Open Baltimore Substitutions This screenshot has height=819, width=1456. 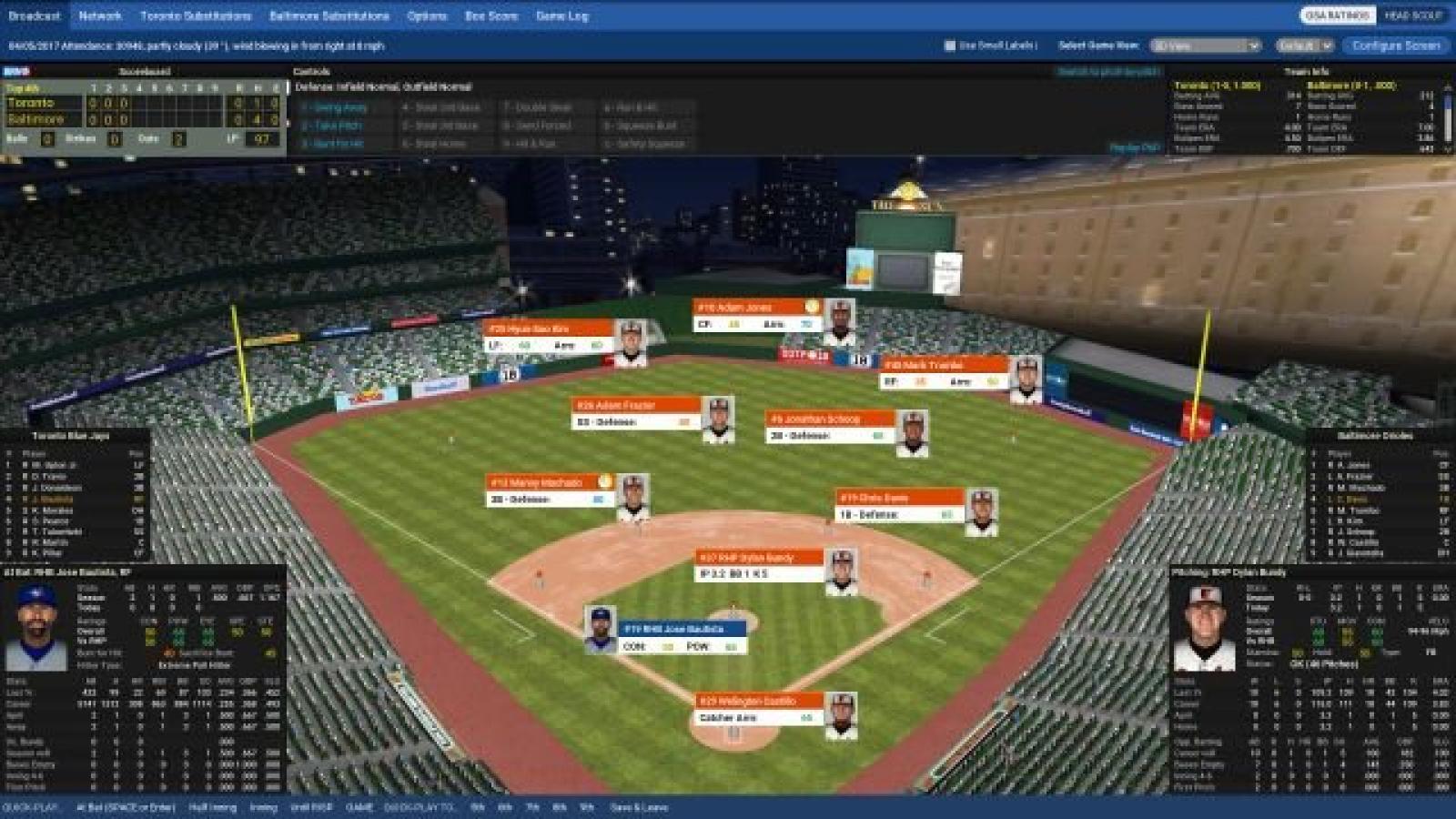click(329, 15)
